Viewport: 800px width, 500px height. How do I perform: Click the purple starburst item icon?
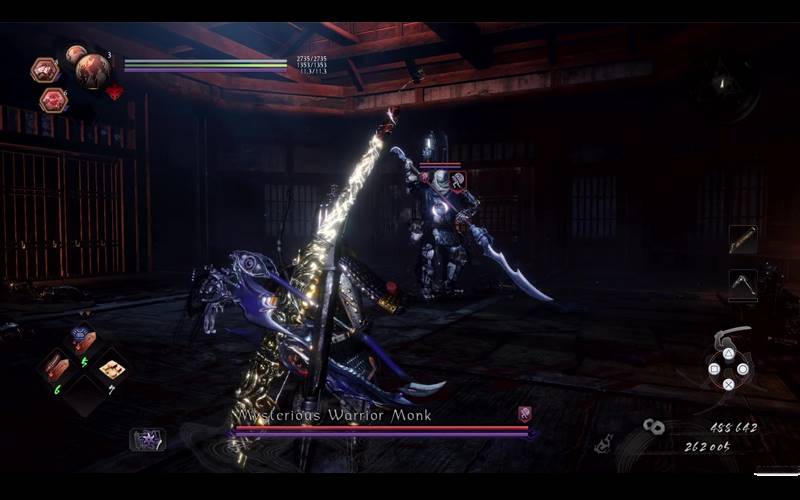(x=147, y=439)
